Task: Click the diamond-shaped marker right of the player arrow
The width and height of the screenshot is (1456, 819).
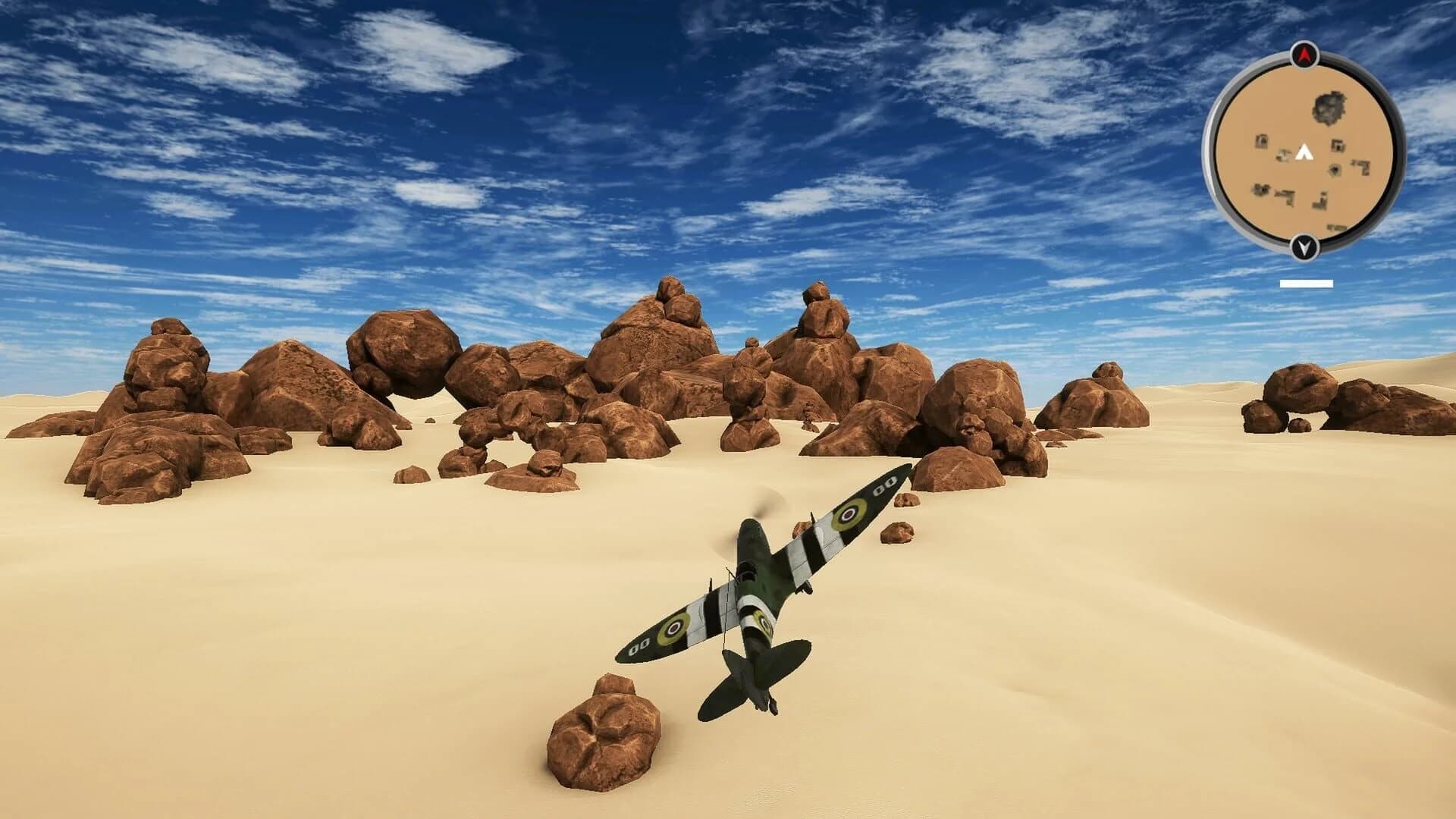Action: 1334,169
